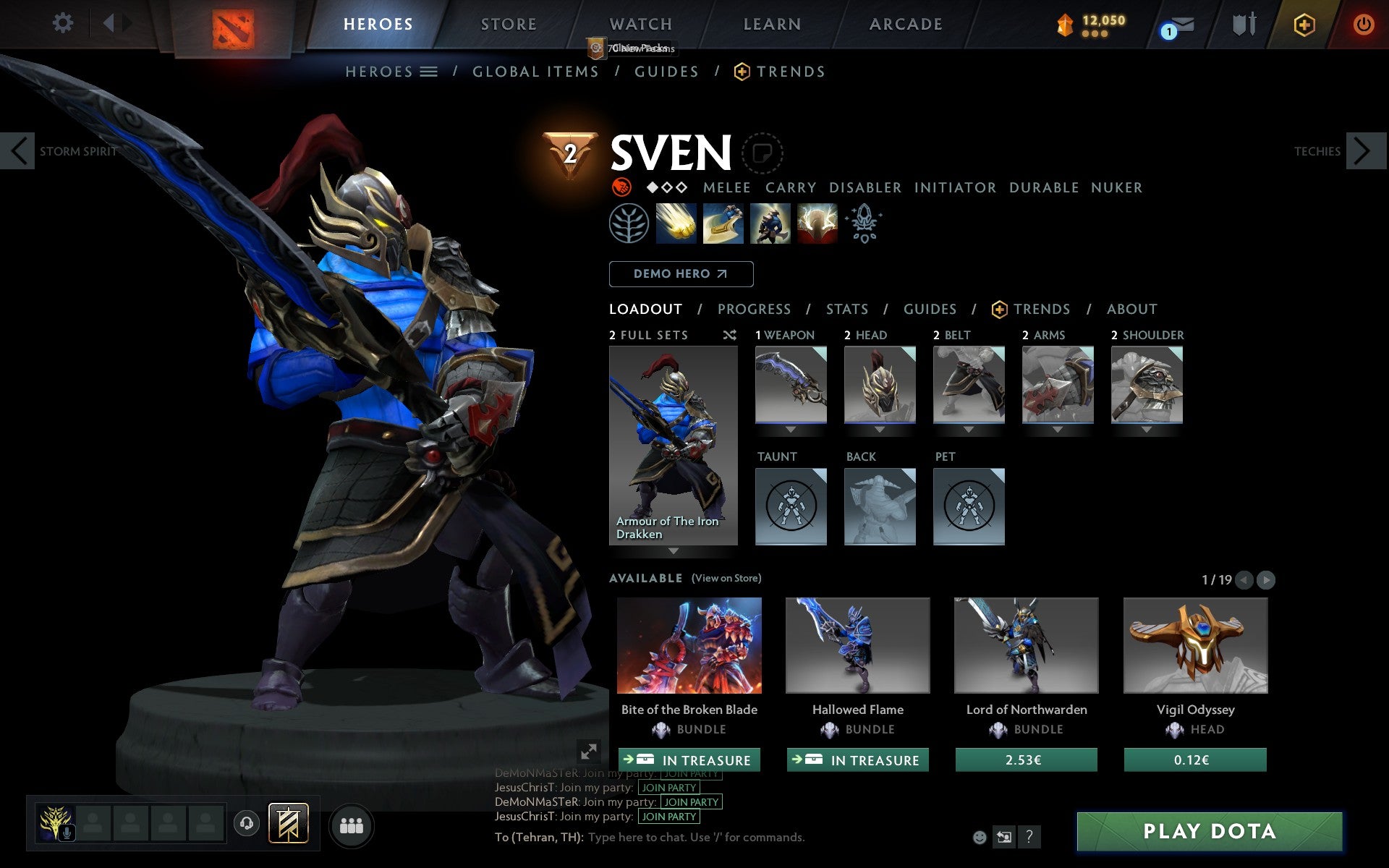The image size is (1389, 868).
Task: Open the settings gear menu
Action: 64,23
